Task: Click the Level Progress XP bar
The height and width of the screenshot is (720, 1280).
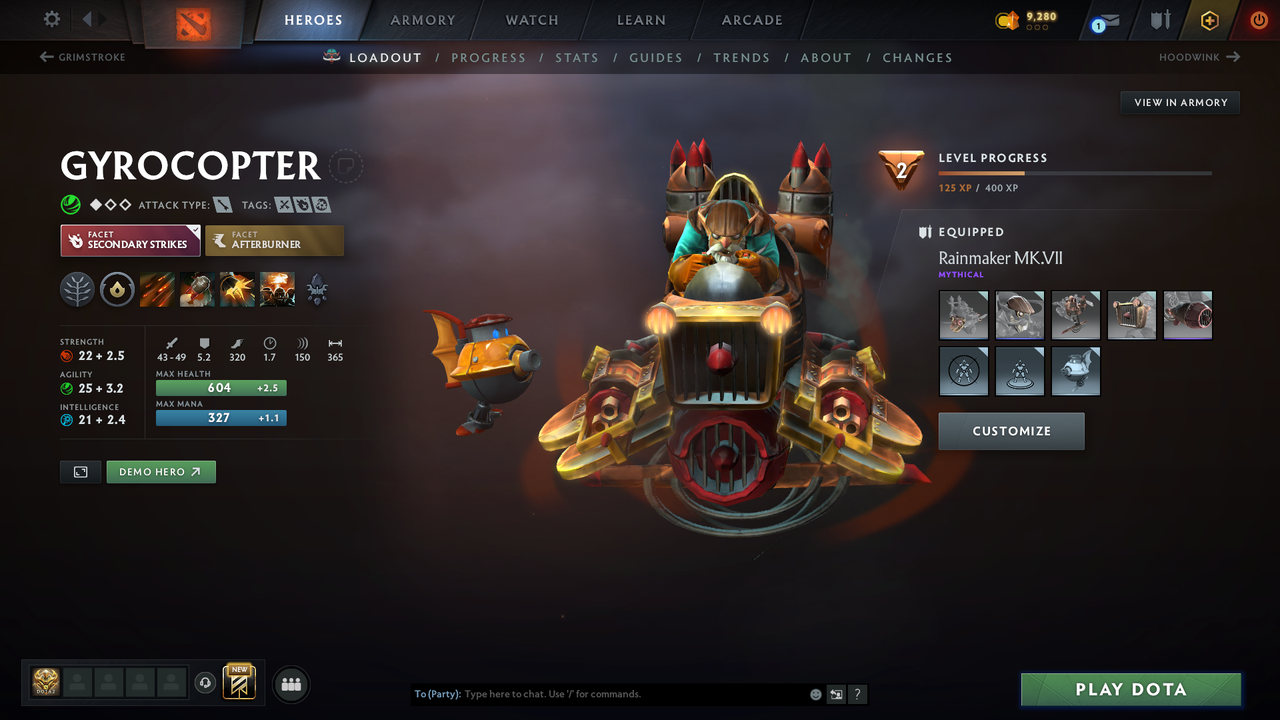Action: pos(1075,172)
